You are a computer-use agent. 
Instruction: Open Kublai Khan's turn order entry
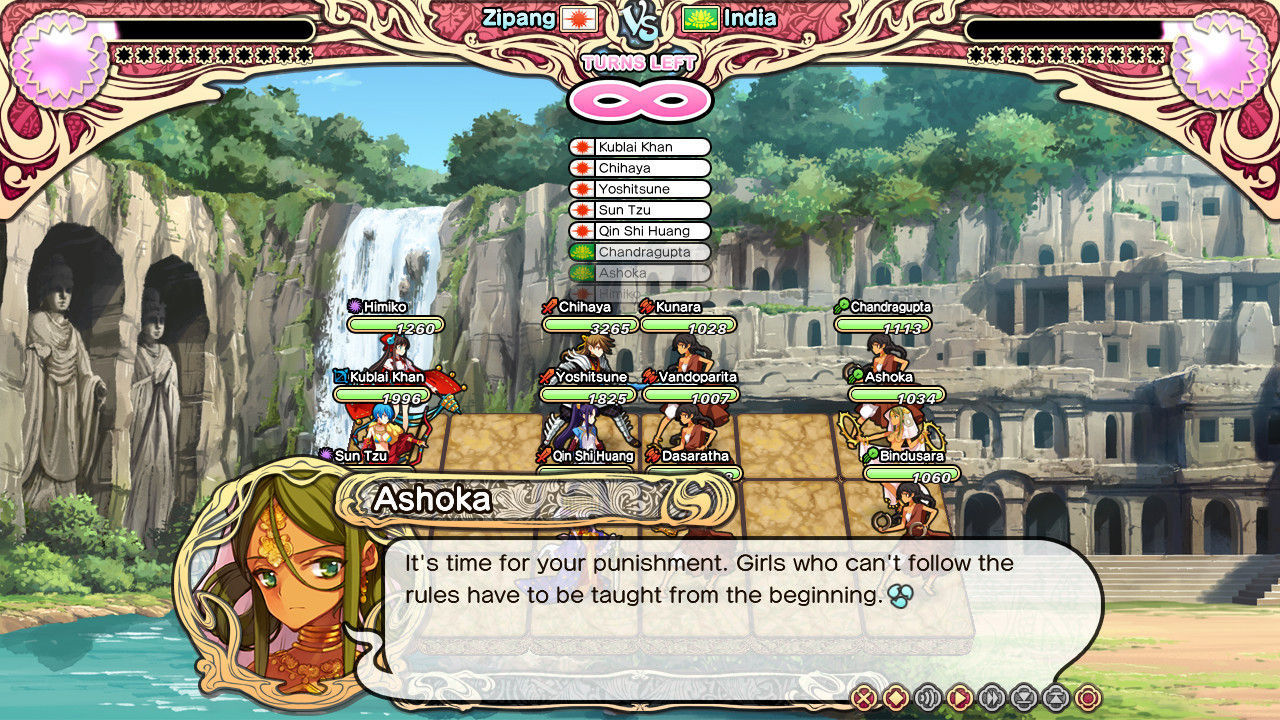pyautogui.click(x=639, y=146)
